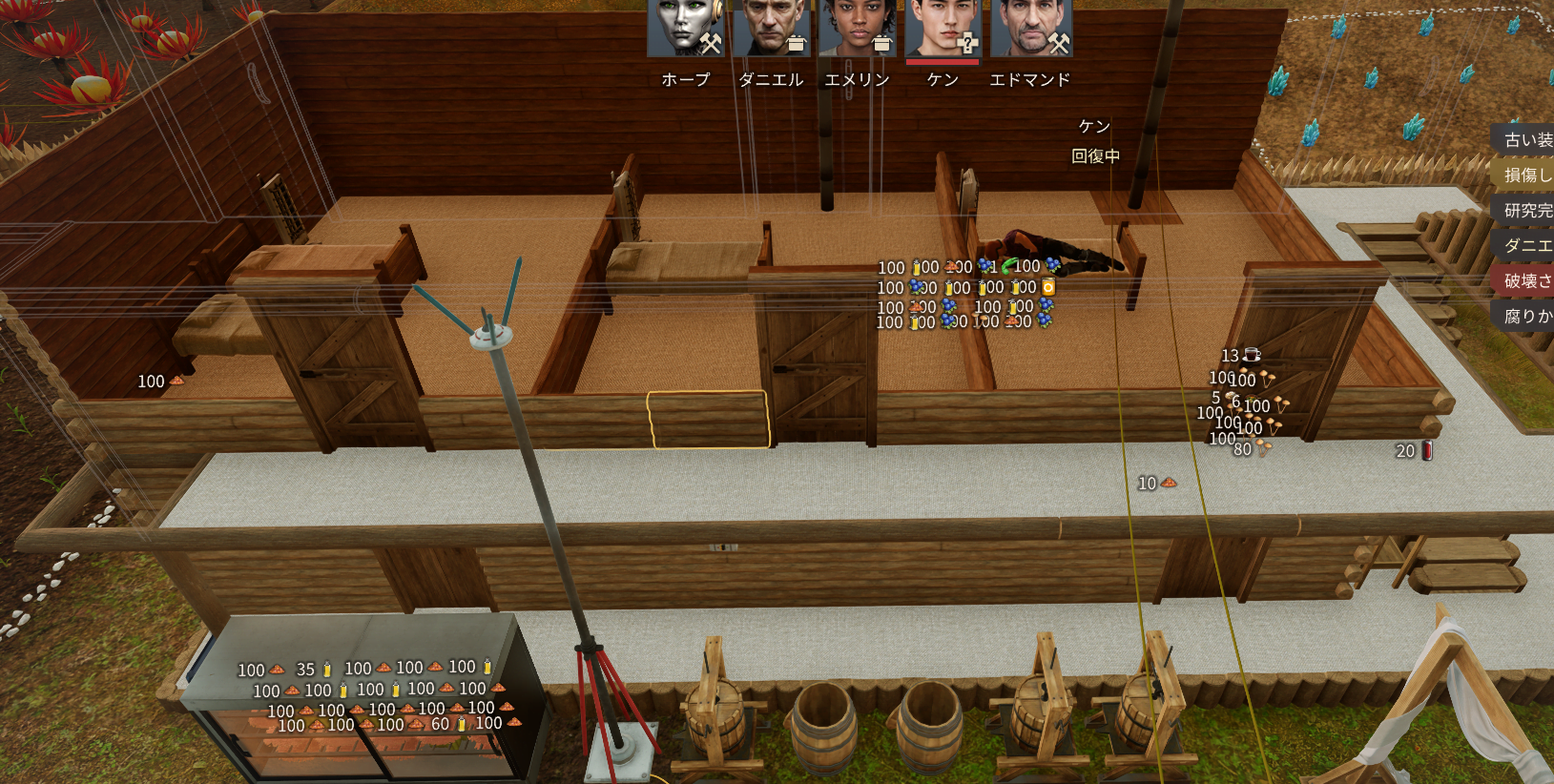
Task: Show the 腐りか spoilage notification
Action: (x=1526, y=317)
